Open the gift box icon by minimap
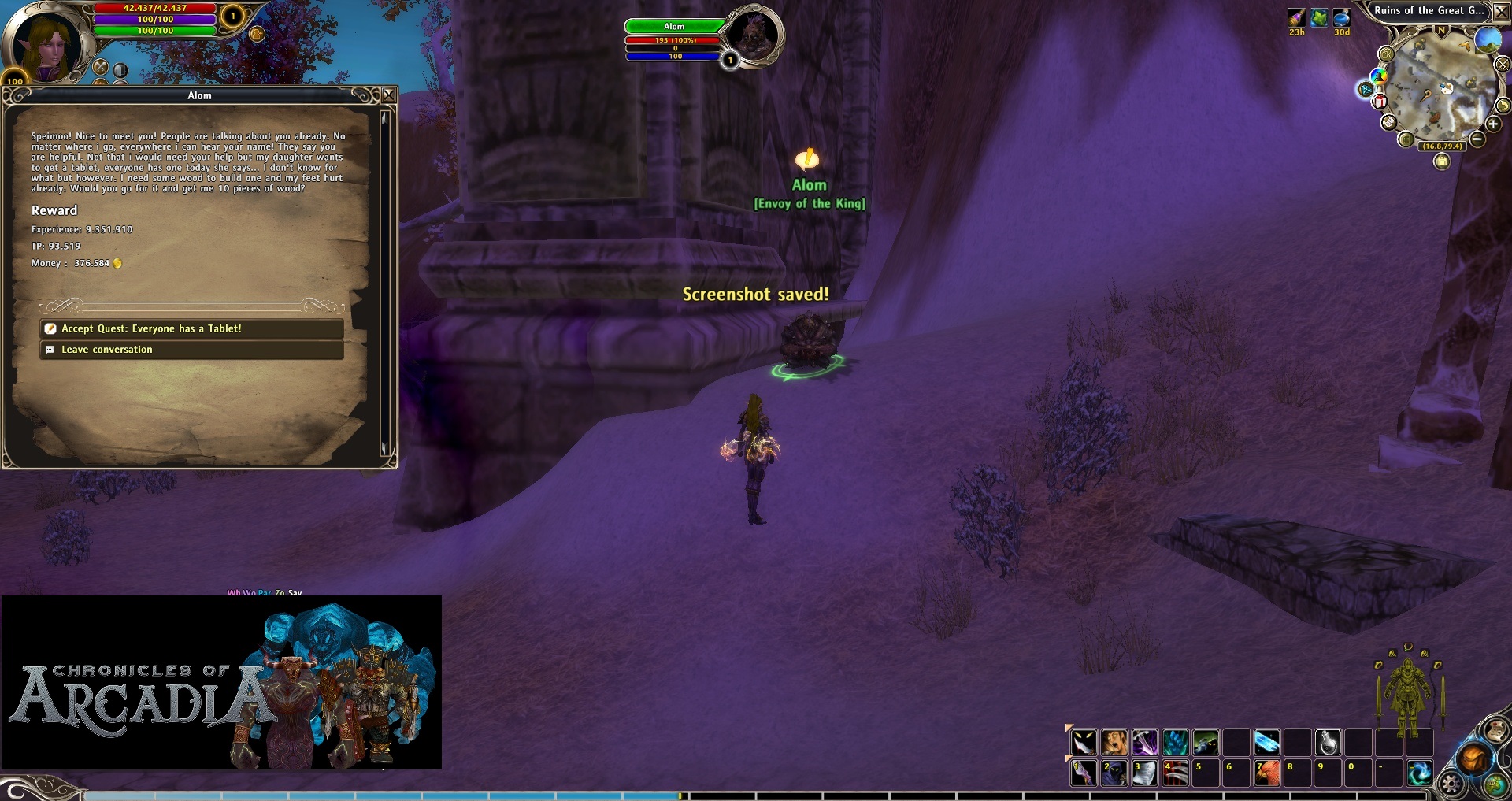The height and width of the screenshot is (801, 1512). [1380, 102]
